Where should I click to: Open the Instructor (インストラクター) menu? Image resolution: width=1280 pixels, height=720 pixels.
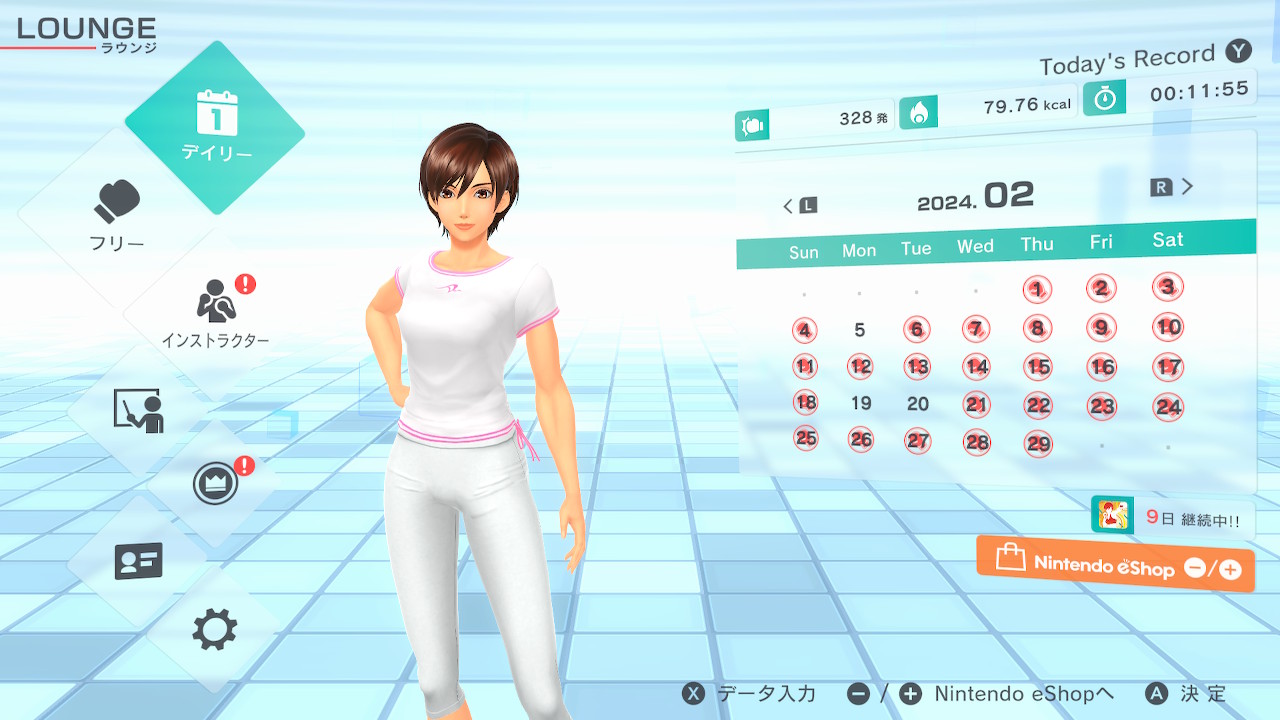tap(216, 310)
